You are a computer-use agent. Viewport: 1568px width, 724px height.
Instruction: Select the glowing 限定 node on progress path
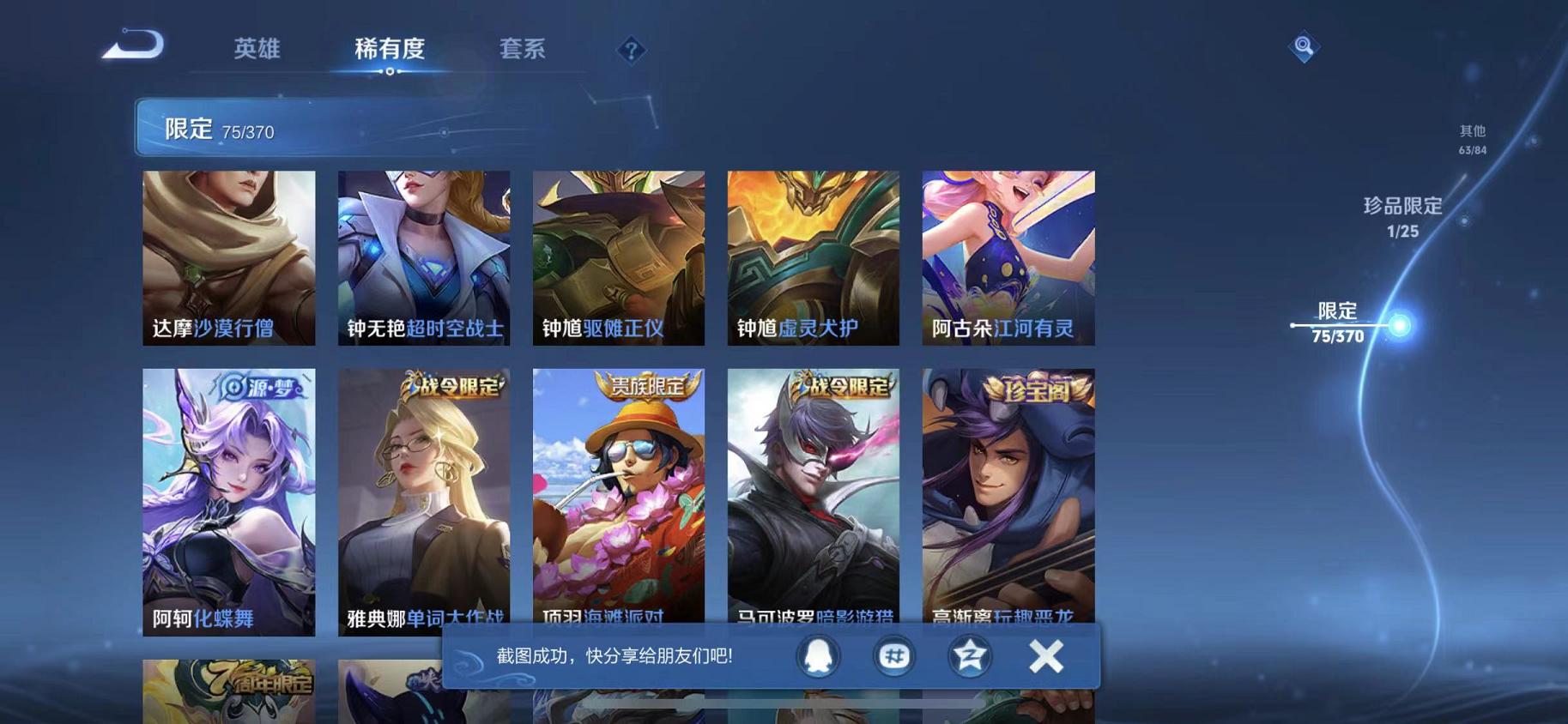click(1399, 324)
